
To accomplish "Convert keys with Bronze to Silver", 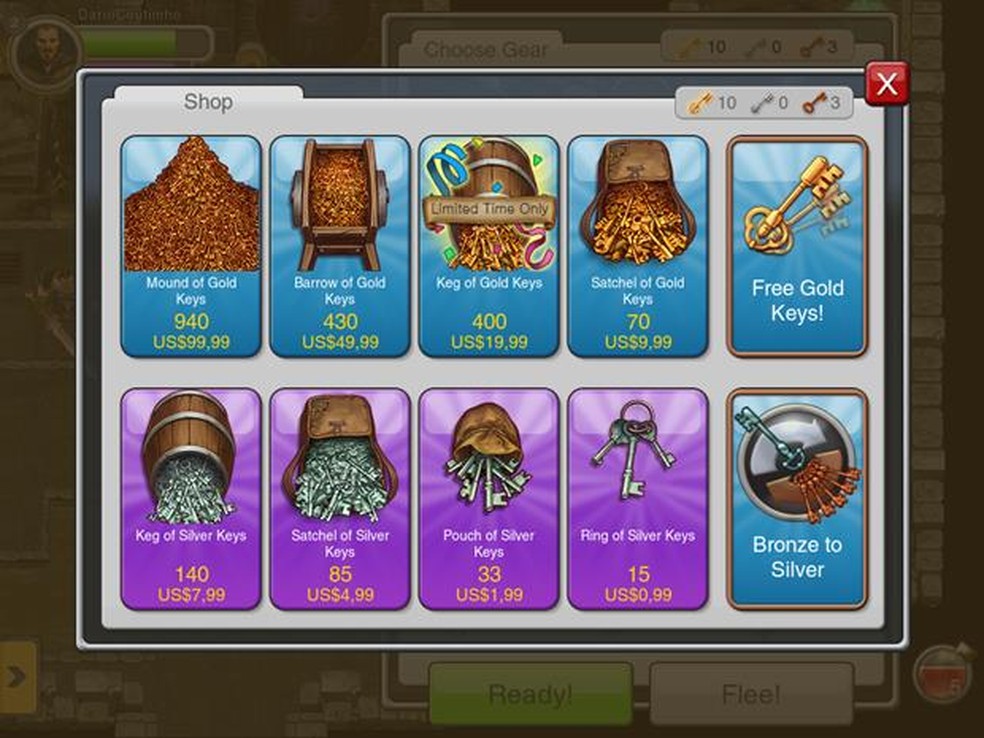I will click(797, 498).
